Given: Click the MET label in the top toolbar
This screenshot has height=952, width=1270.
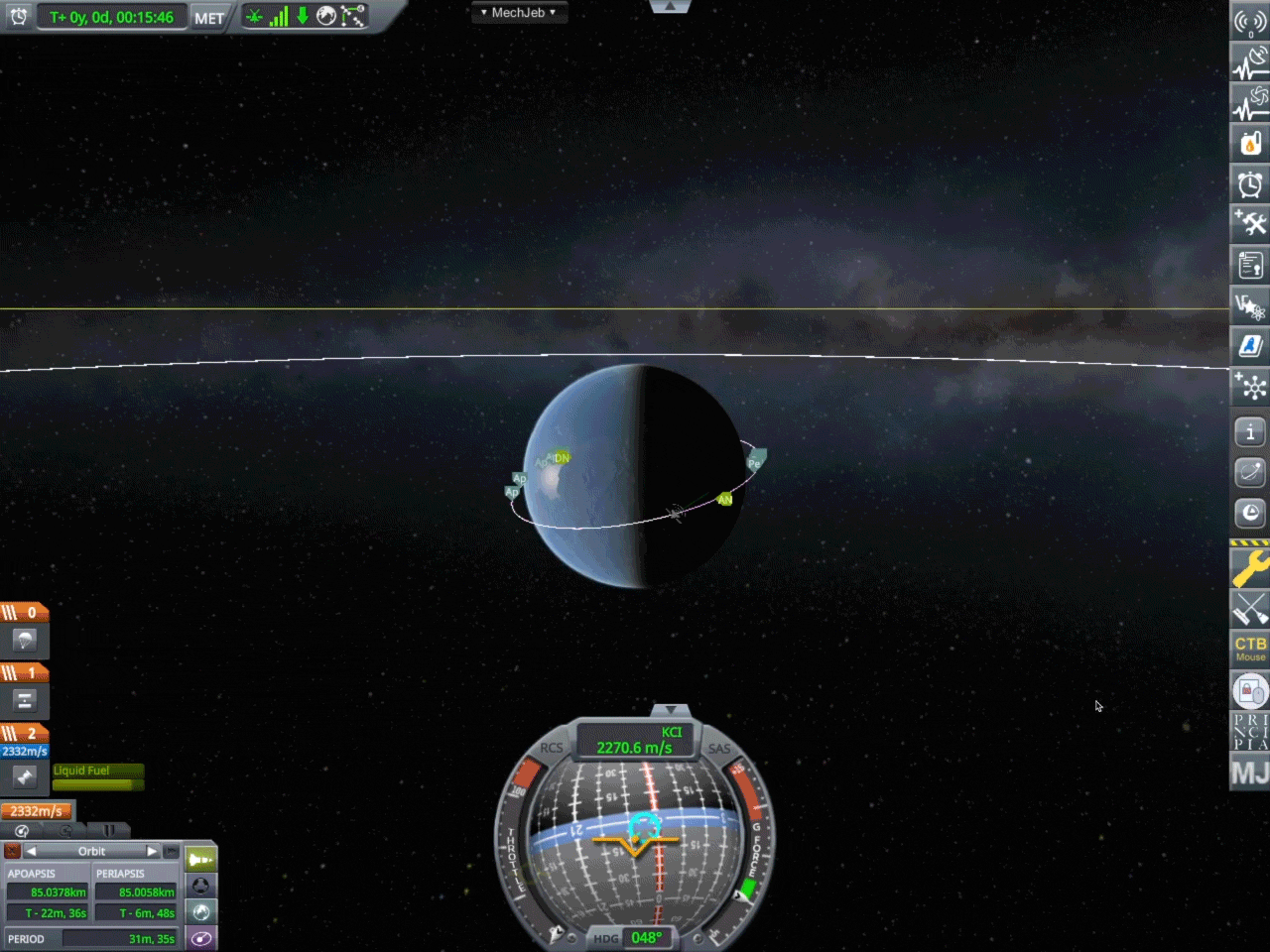Looking at the screenshot, I should 208,16.
